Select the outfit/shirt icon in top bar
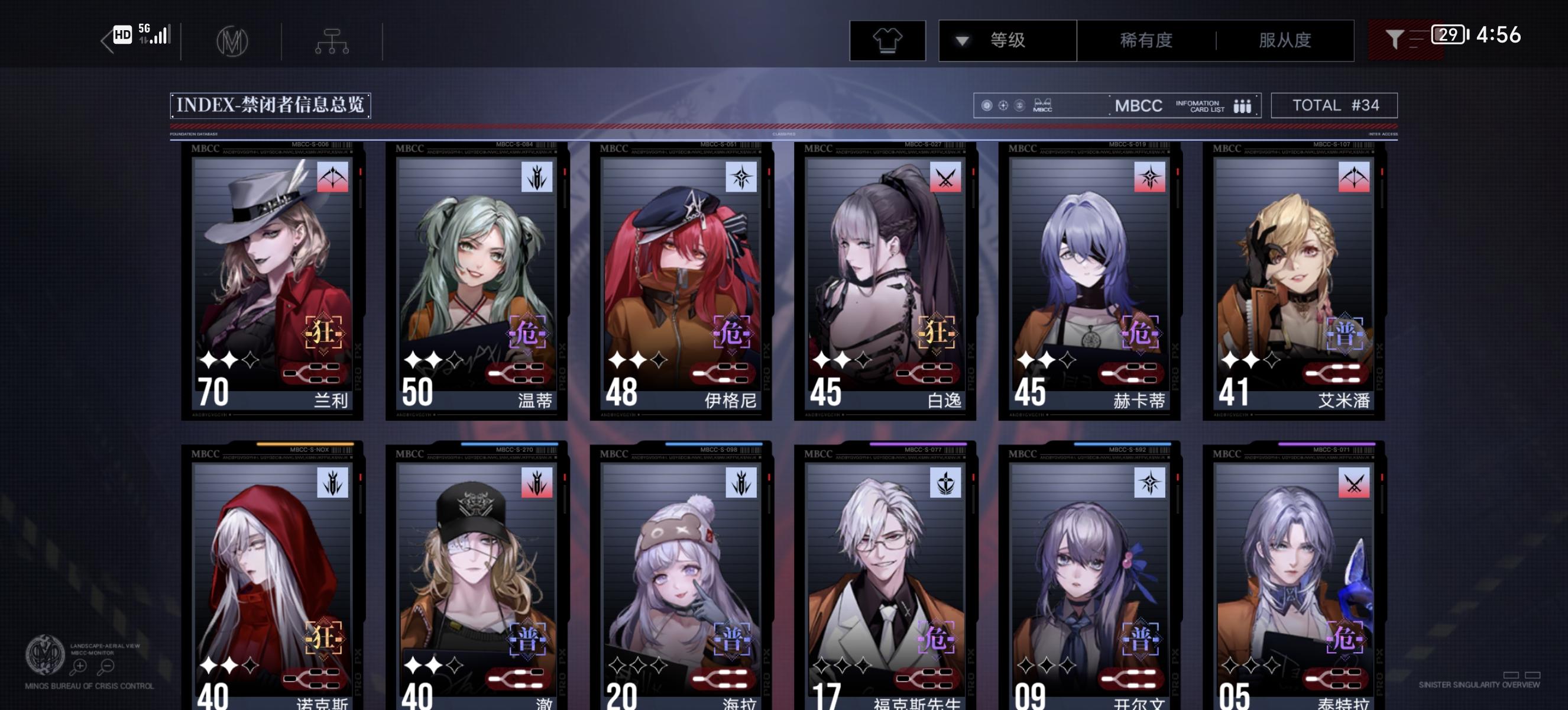Viewport: 1568px width, 710px height. coord(888,41)
